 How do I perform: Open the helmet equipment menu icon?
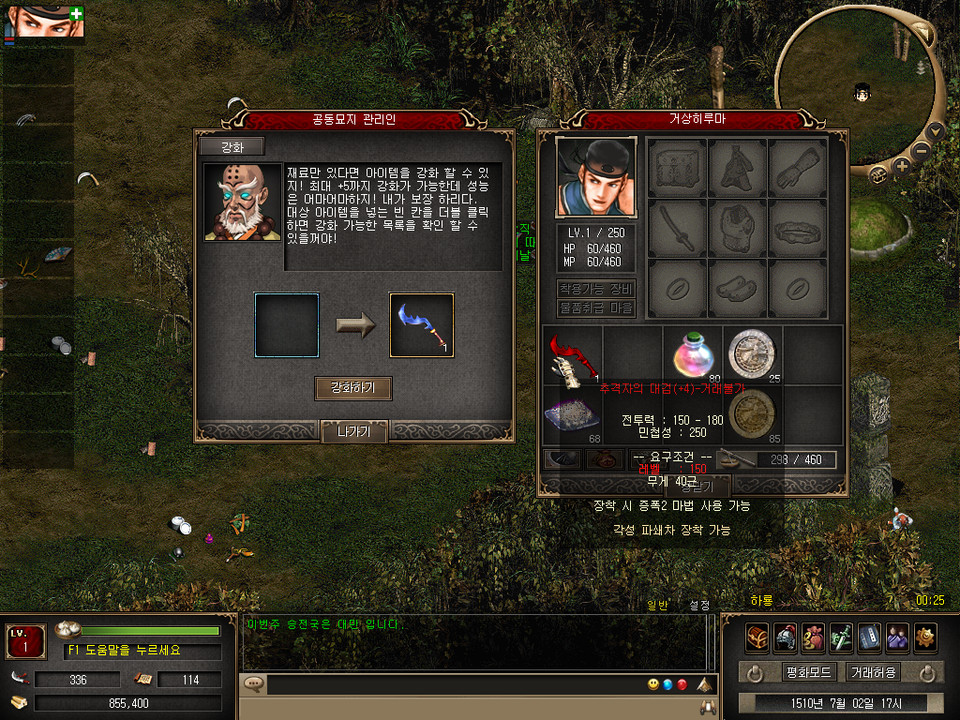coord(785,636)
